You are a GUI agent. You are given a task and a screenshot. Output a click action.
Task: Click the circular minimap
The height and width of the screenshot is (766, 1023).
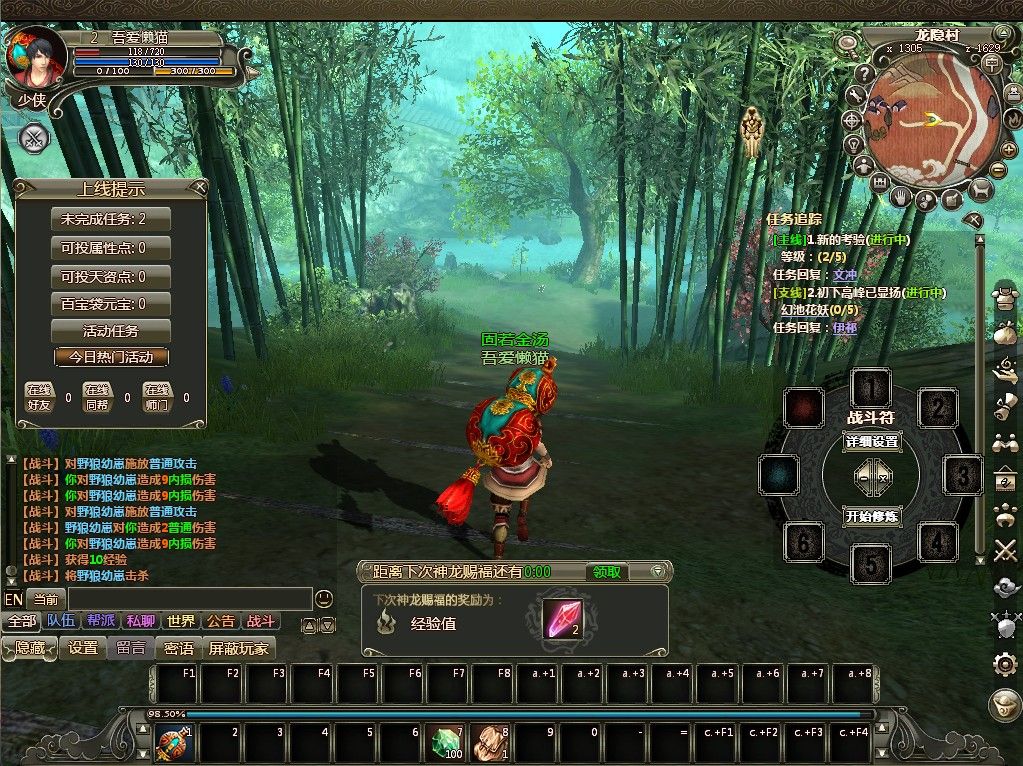(x=931, y=120)
